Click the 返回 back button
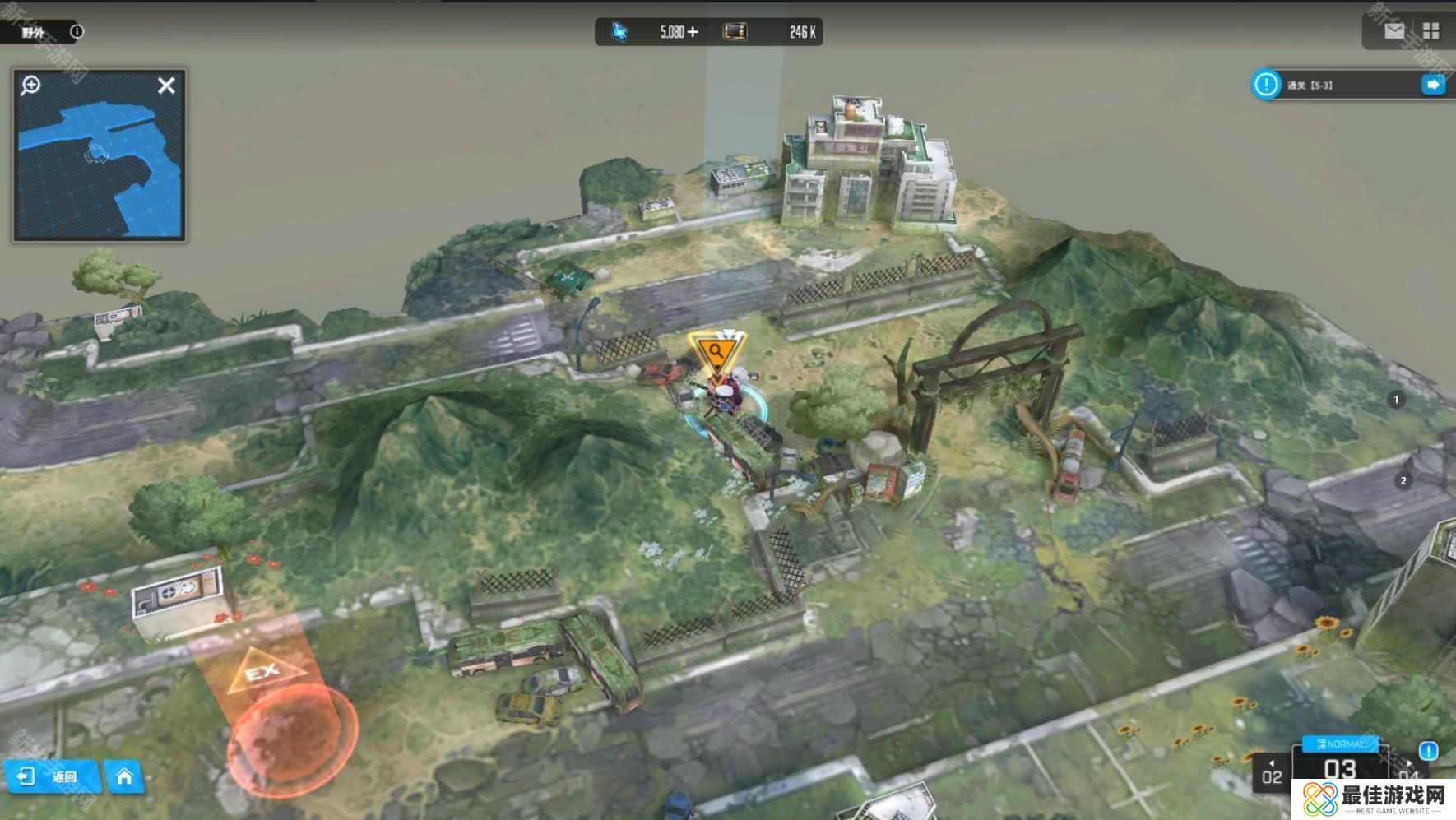The image size is (1456, 820). pyautogui.click(x=53, y=776)
